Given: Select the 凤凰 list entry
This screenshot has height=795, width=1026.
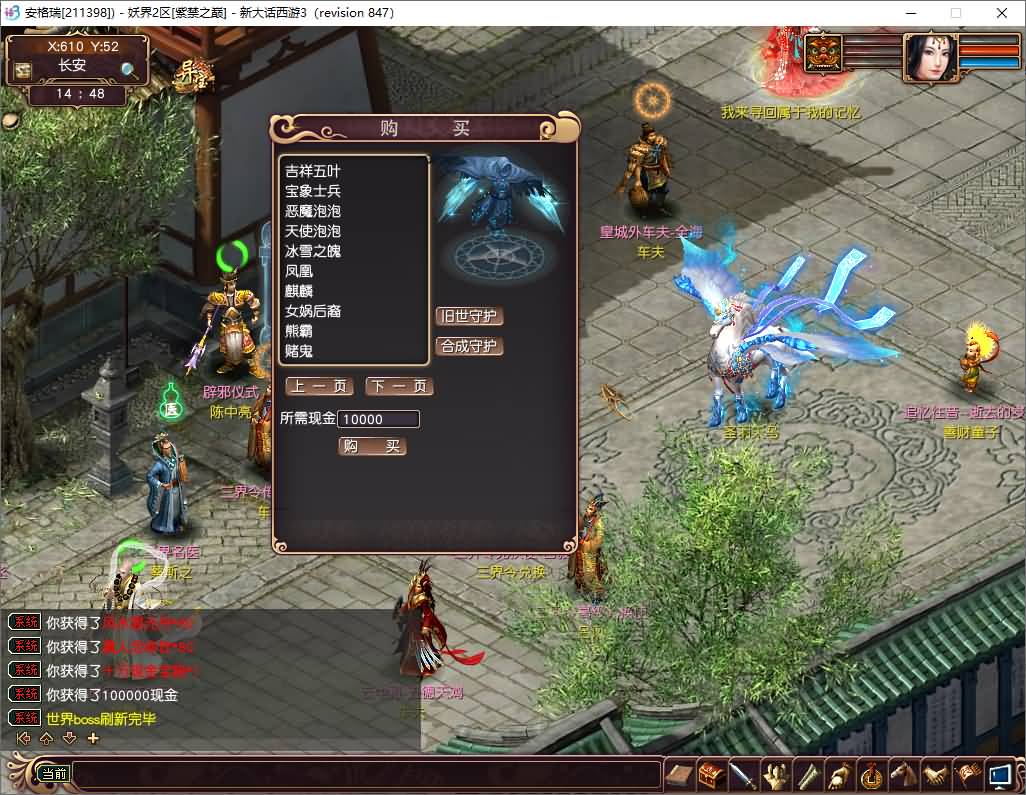Looking at the screenshot, I should 299,271.
